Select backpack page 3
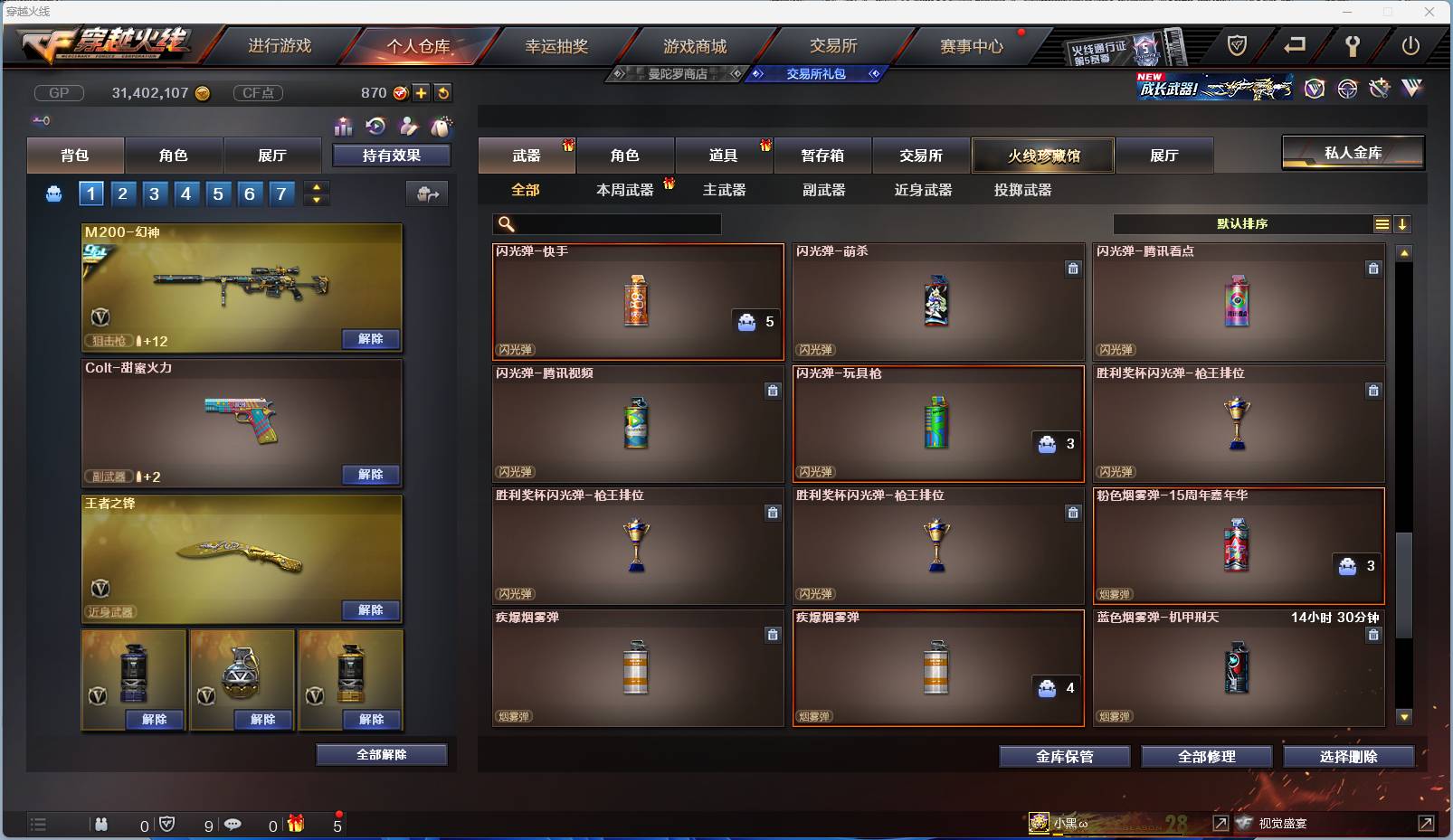1453x840 pixels. tap(154, 193)
